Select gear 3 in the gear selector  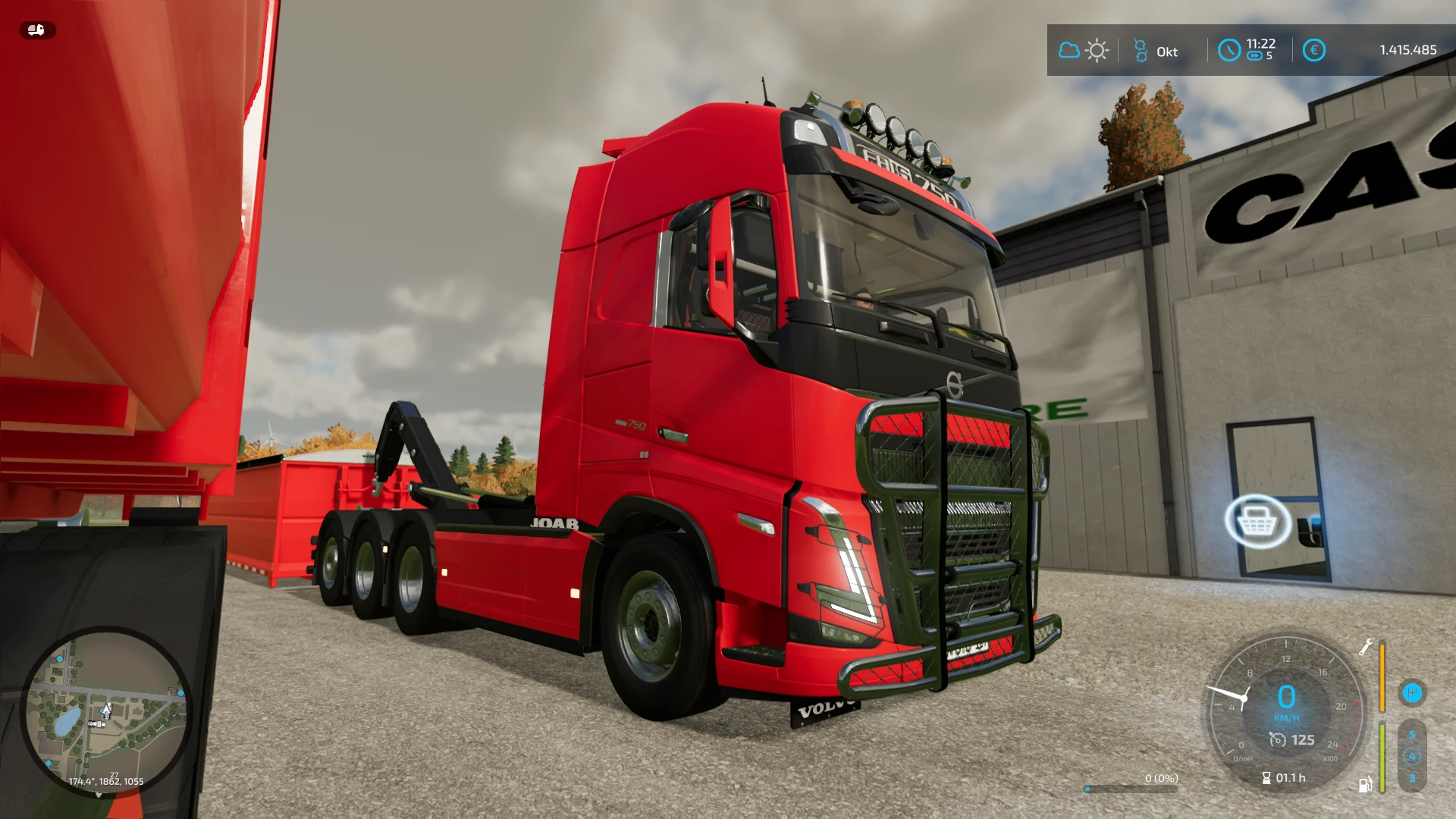[x=1413, y=778]
